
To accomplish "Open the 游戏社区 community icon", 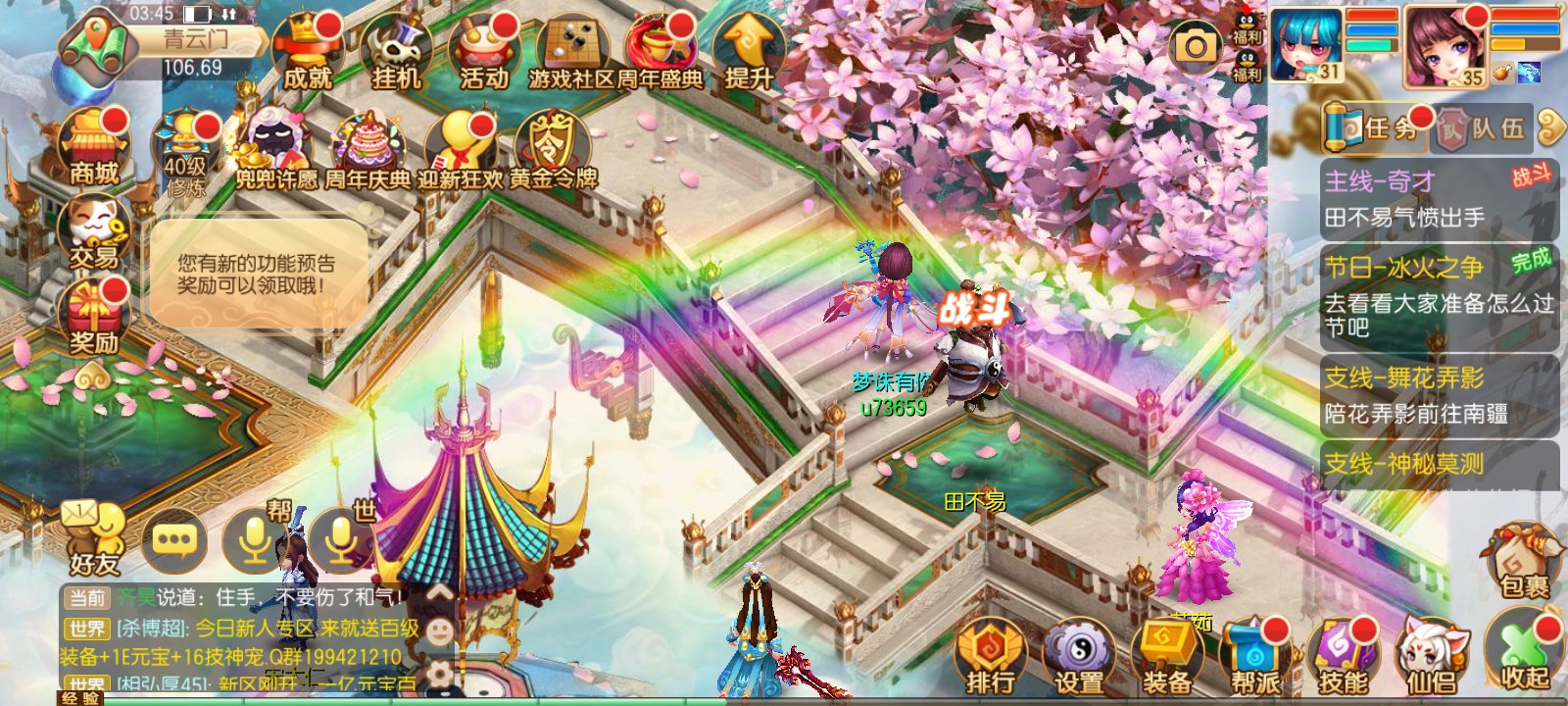I will pos(571,52).
